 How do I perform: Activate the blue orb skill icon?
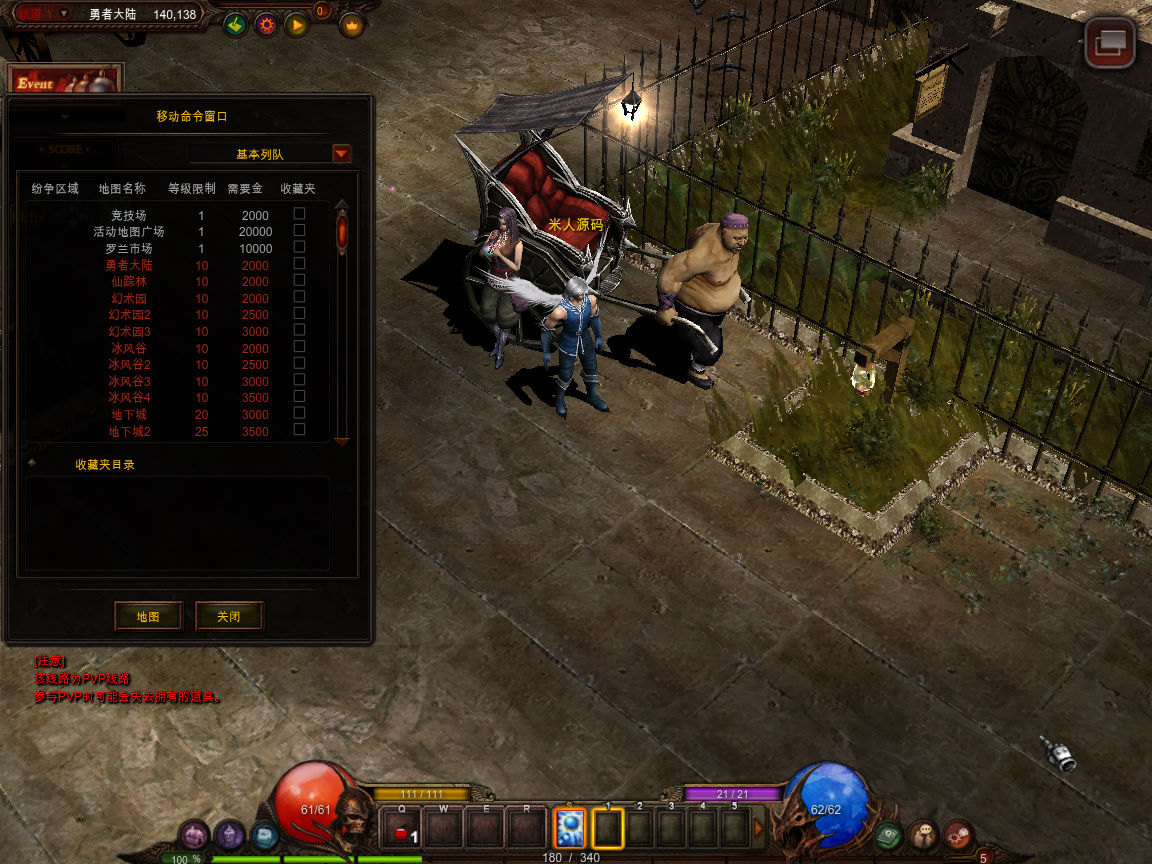(569, 828)
